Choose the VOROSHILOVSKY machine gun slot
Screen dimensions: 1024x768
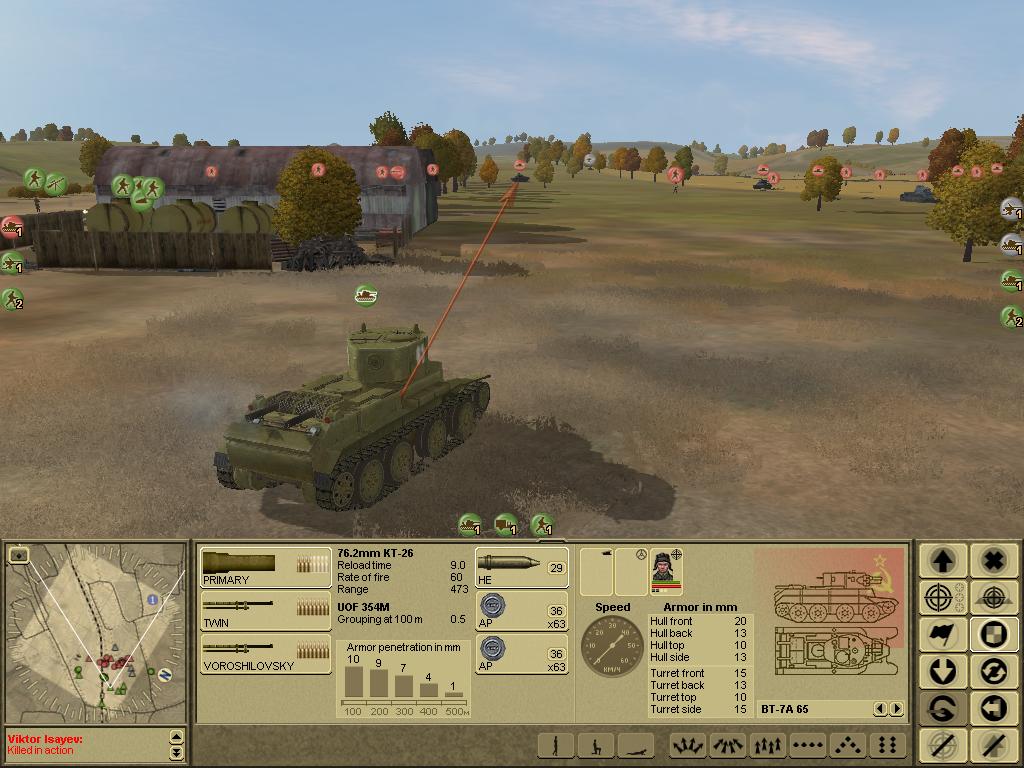click(x=265, y=653)
